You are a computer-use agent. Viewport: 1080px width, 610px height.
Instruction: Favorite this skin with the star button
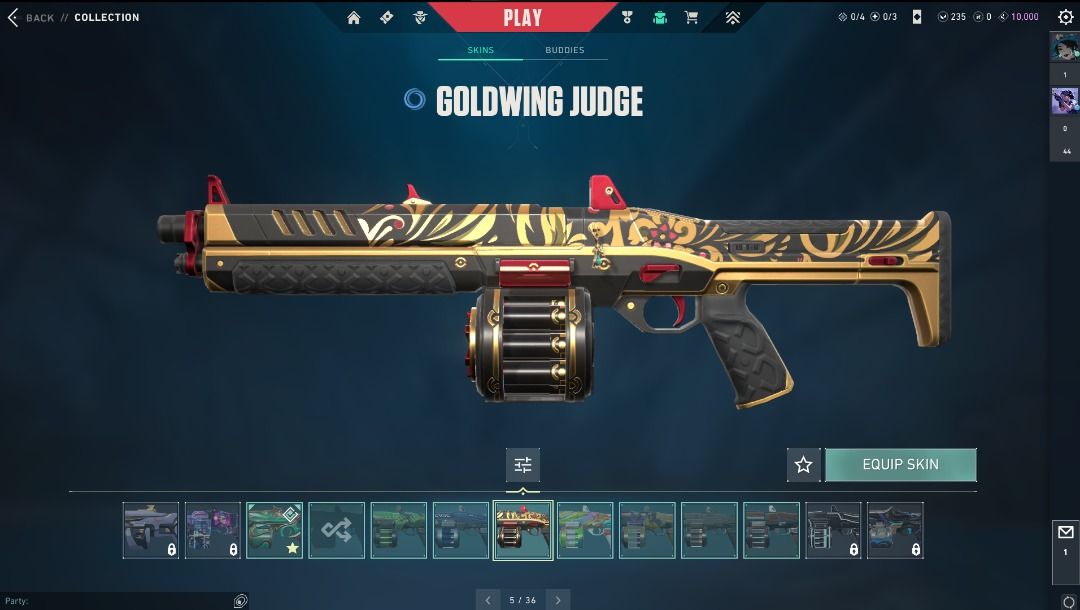click(x=803, y=465)
